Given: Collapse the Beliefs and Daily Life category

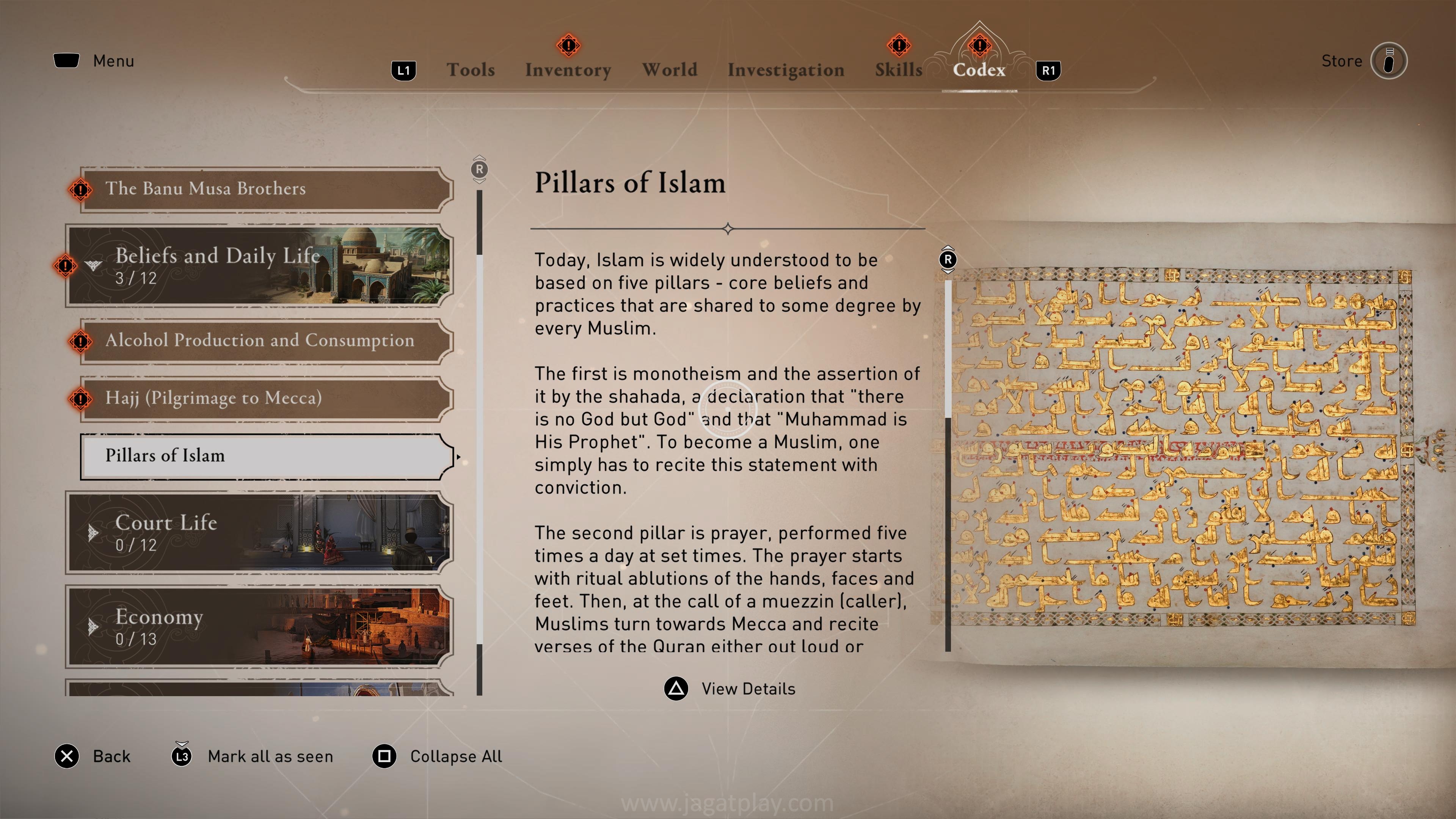Looking at the screenshot, I should [260, 266].
